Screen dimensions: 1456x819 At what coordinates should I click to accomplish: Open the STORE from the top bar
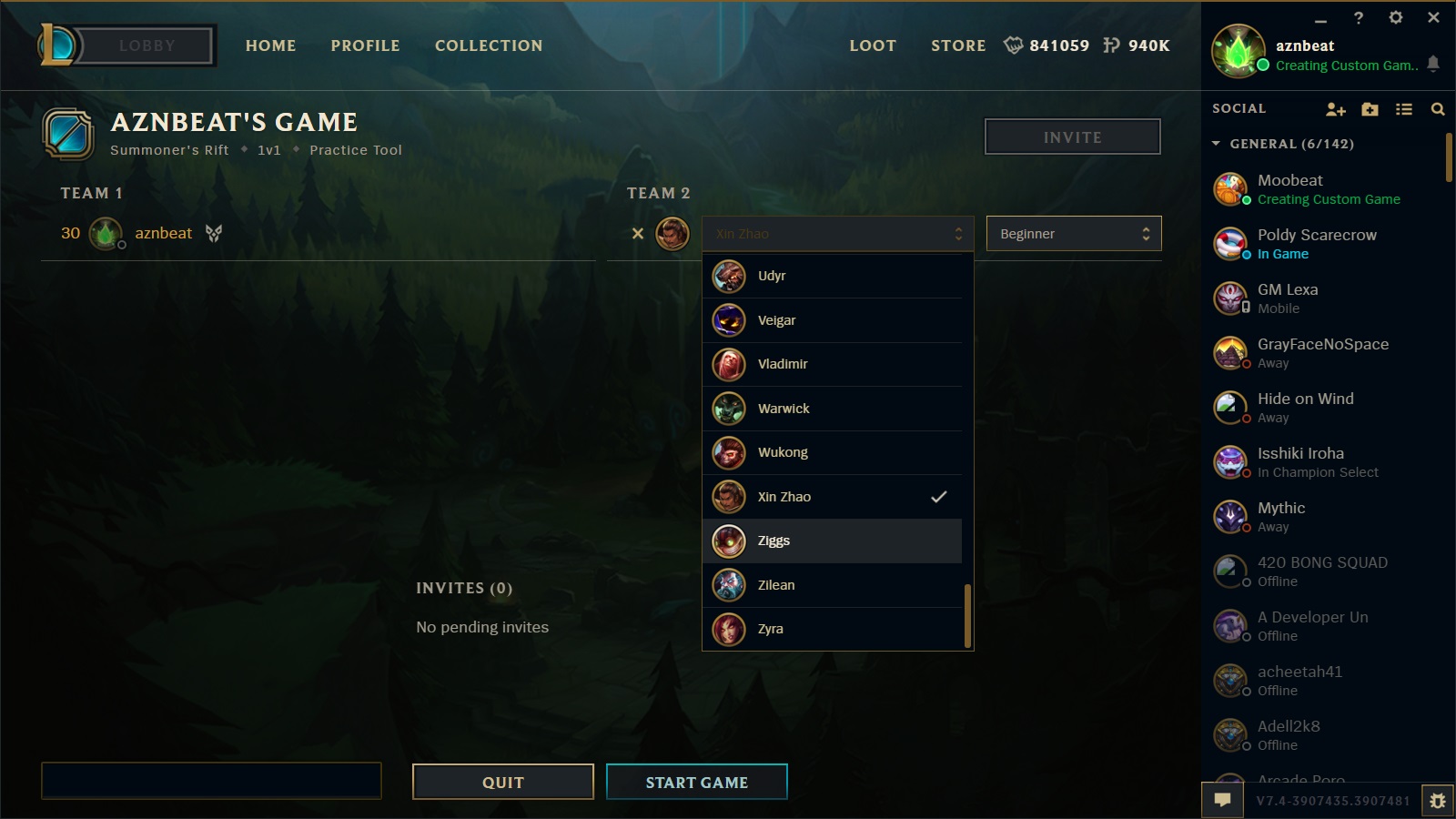(957, 45)
